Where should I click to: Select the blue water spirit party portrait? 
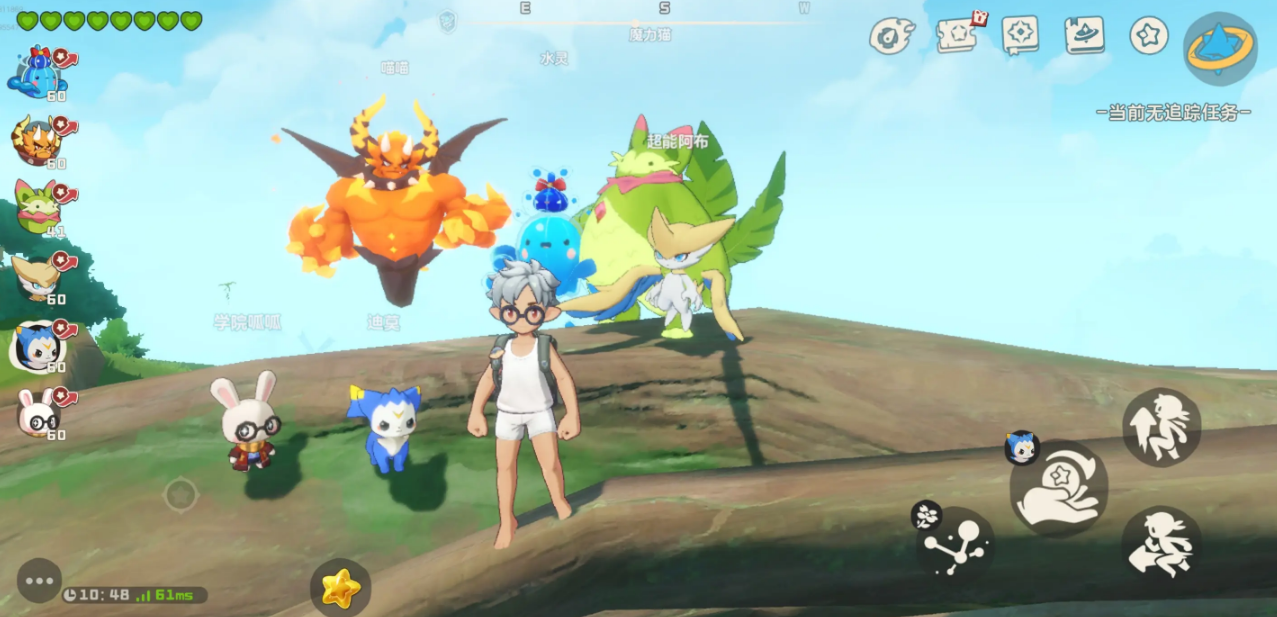click(36, 73)
